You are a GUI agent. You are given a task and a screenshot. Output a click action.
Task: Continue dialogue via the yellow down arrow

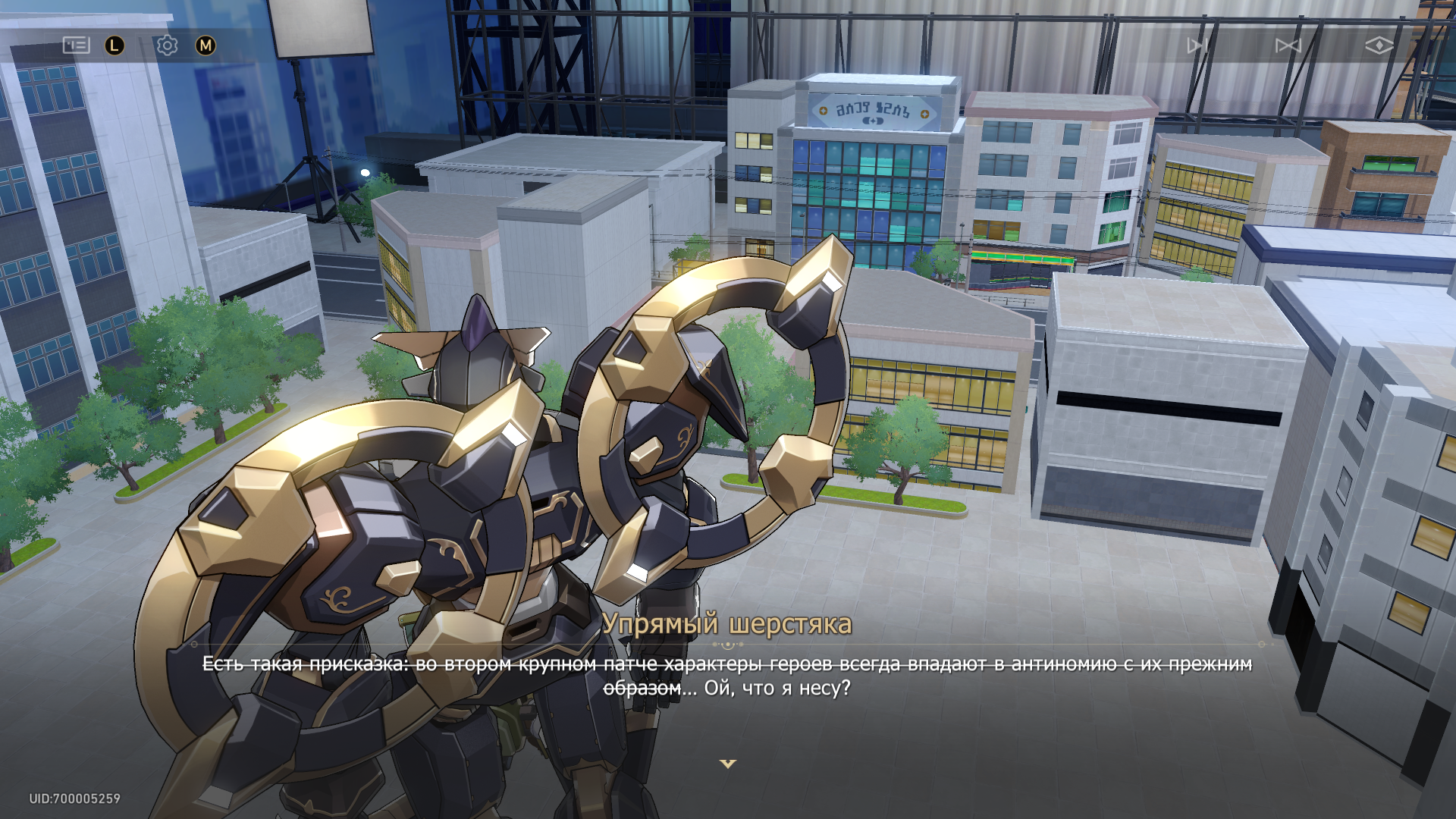point(728,764)
